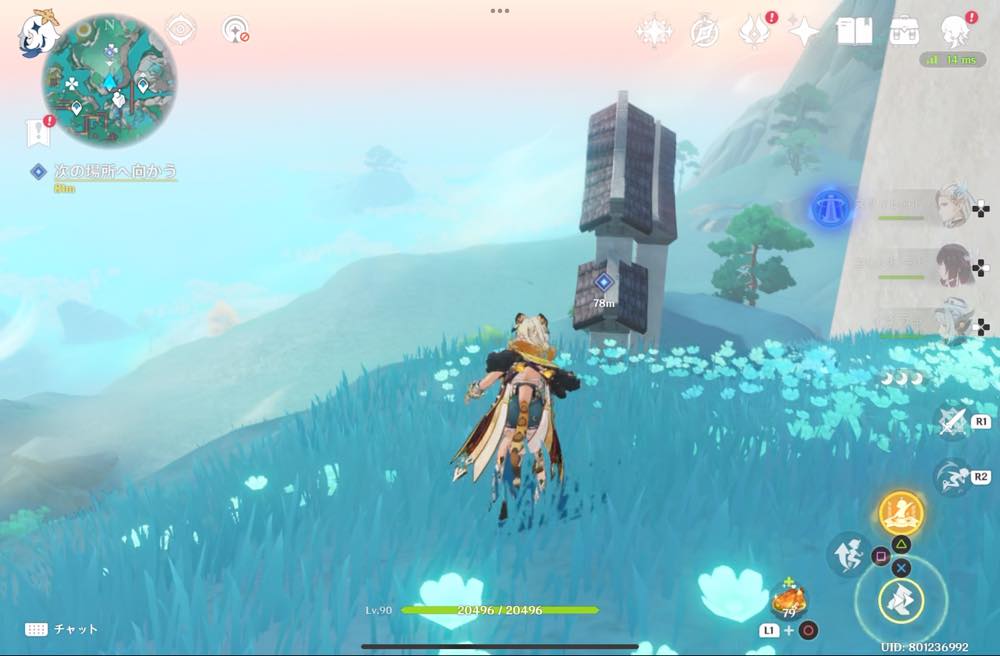Open the adventurer handbook compass icon
1000x656 pixels.
tap(704, 32)
